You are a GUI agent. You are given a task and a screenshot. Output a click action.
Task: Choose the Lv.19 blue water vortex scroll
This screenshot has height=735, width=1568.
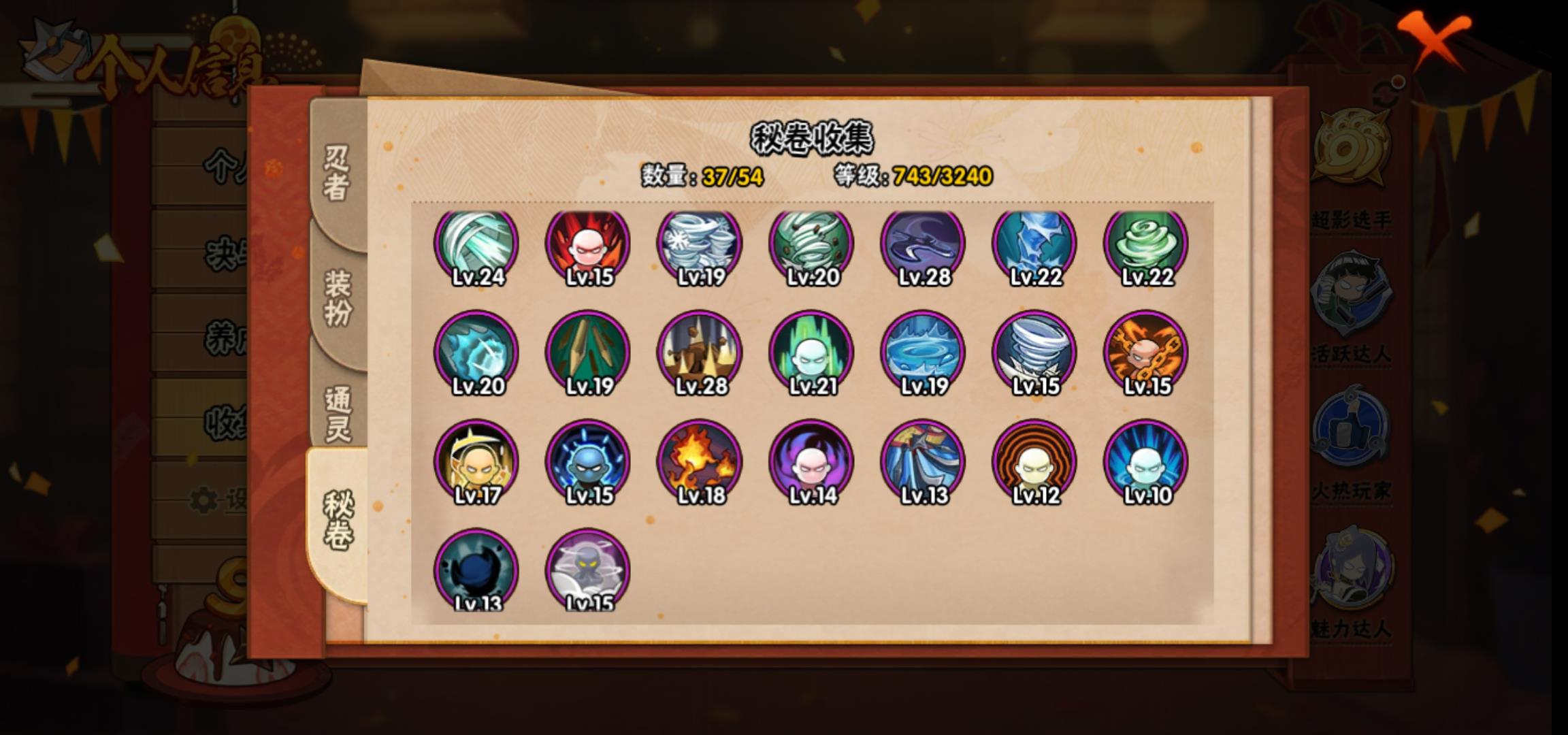coord(923,354)
